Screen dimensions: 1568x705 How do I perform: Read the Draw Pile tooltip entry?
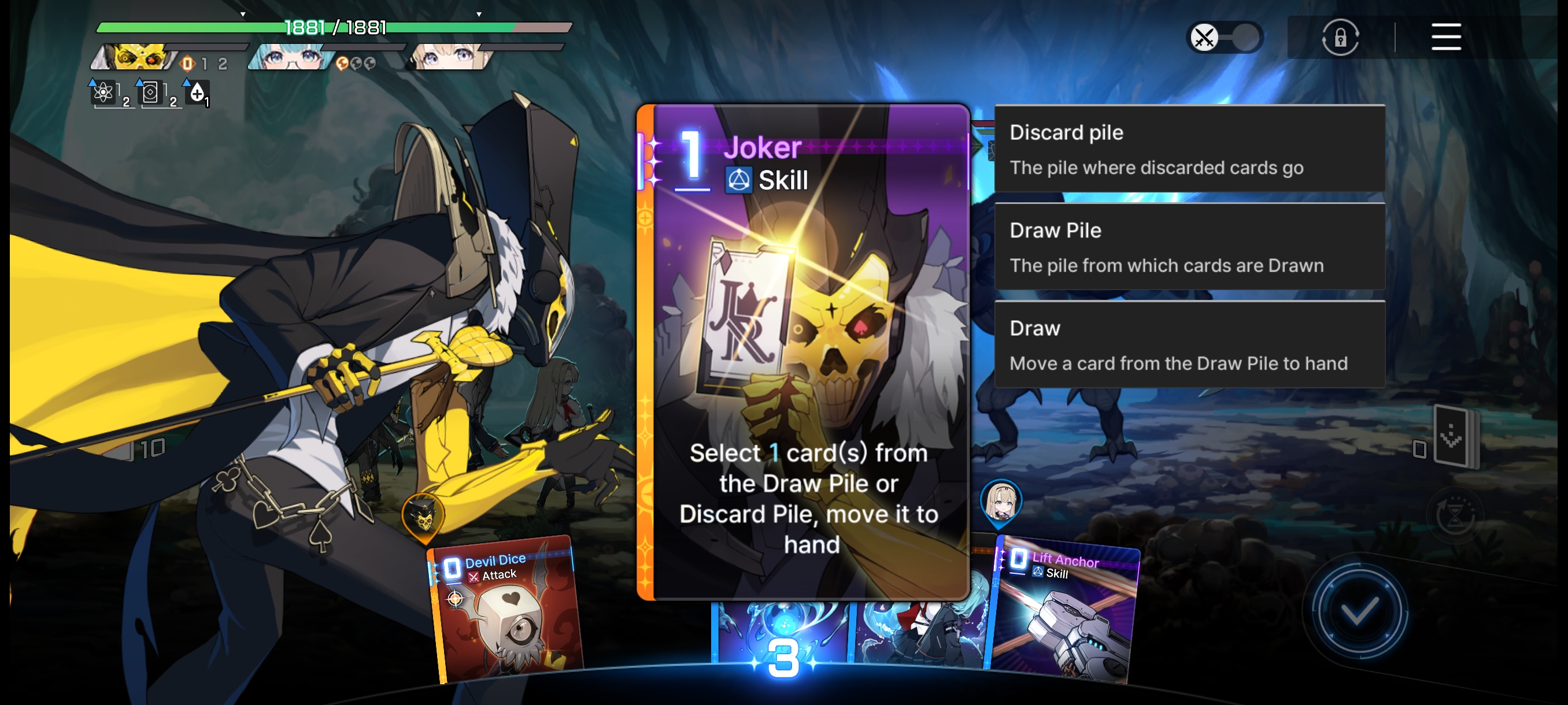(x=1189, y=247)
